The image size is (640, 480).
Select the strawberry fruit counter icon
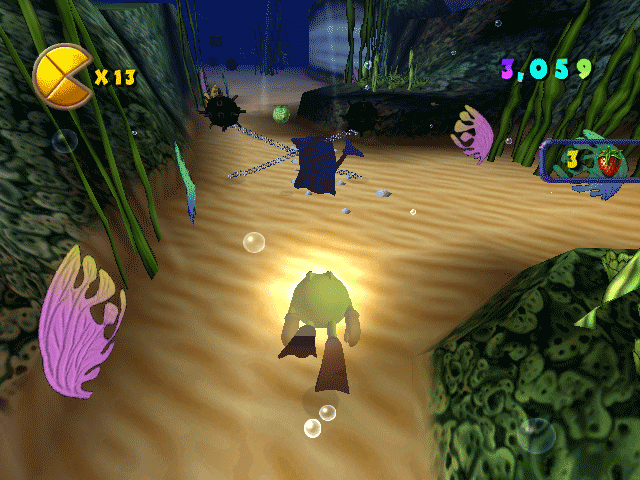pyautogui.click(x=607, y=161)
